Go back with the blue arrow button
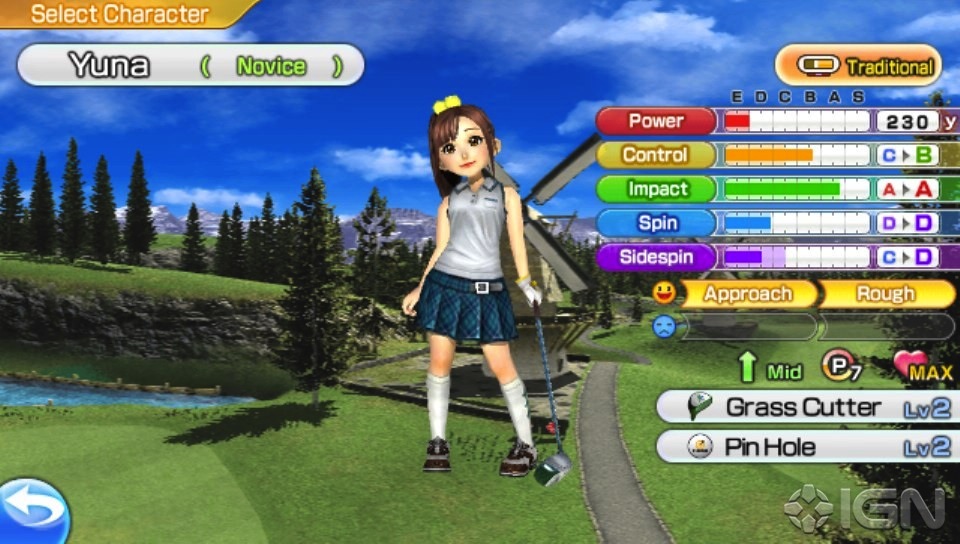 coord(32,511)
